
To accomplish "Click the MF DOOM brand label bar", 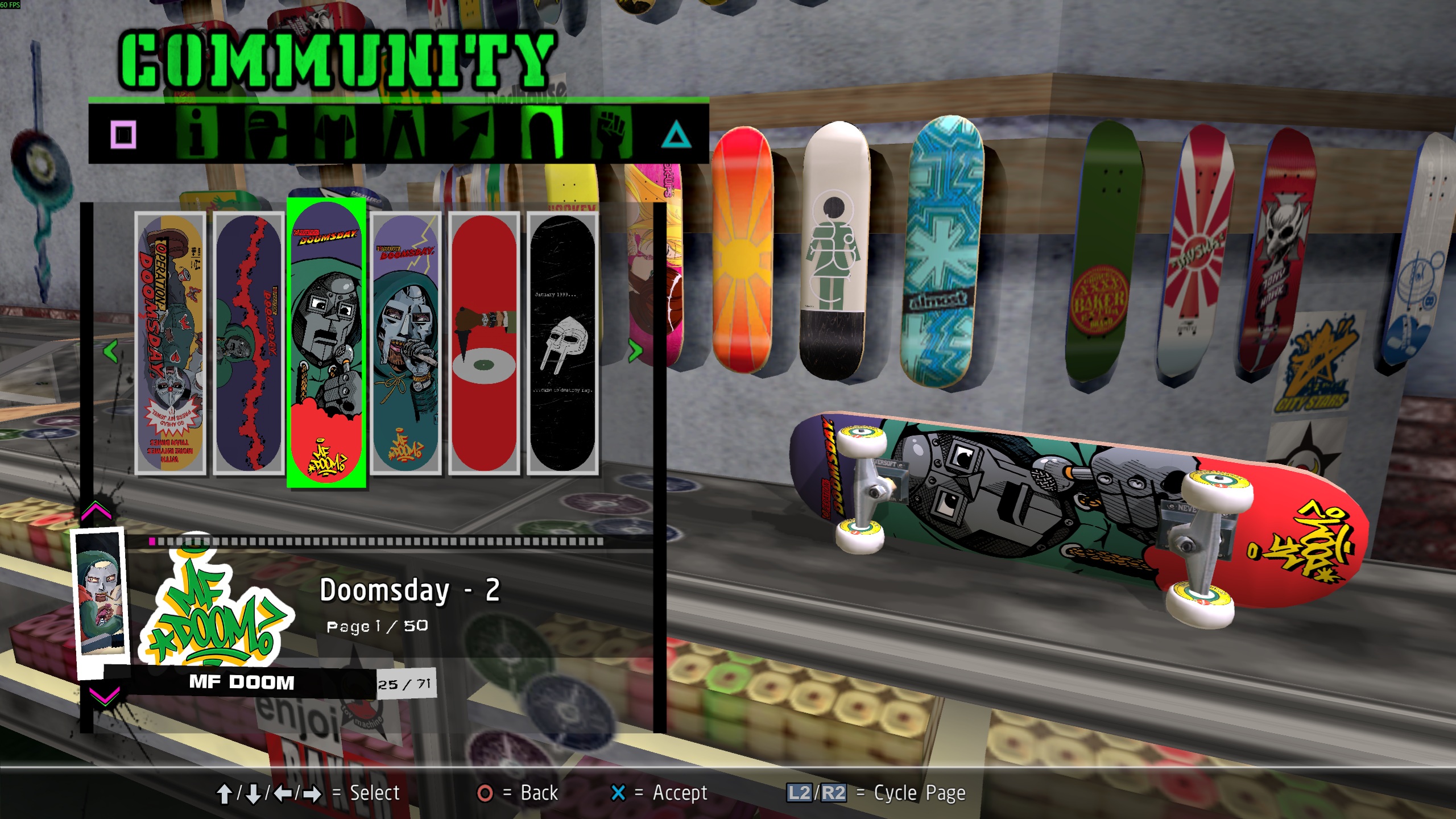I will (242, 682).
